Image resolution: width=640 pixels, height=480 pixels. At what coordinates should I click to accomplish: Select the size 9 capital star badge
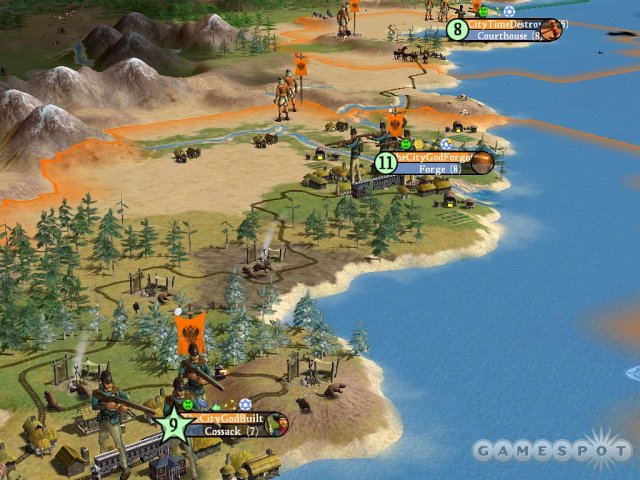[x=172, y=424]
